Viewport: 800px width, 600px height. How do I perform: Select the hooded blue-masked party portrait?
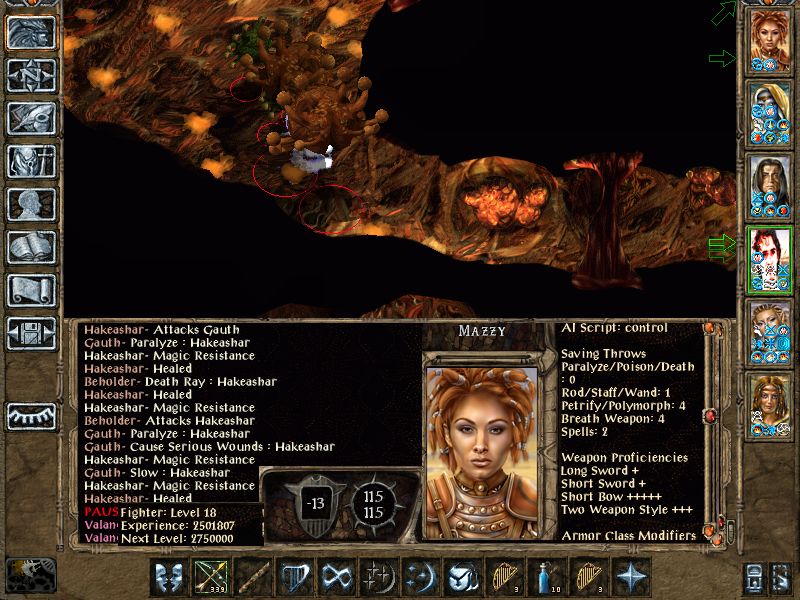[x=770, y=113]
